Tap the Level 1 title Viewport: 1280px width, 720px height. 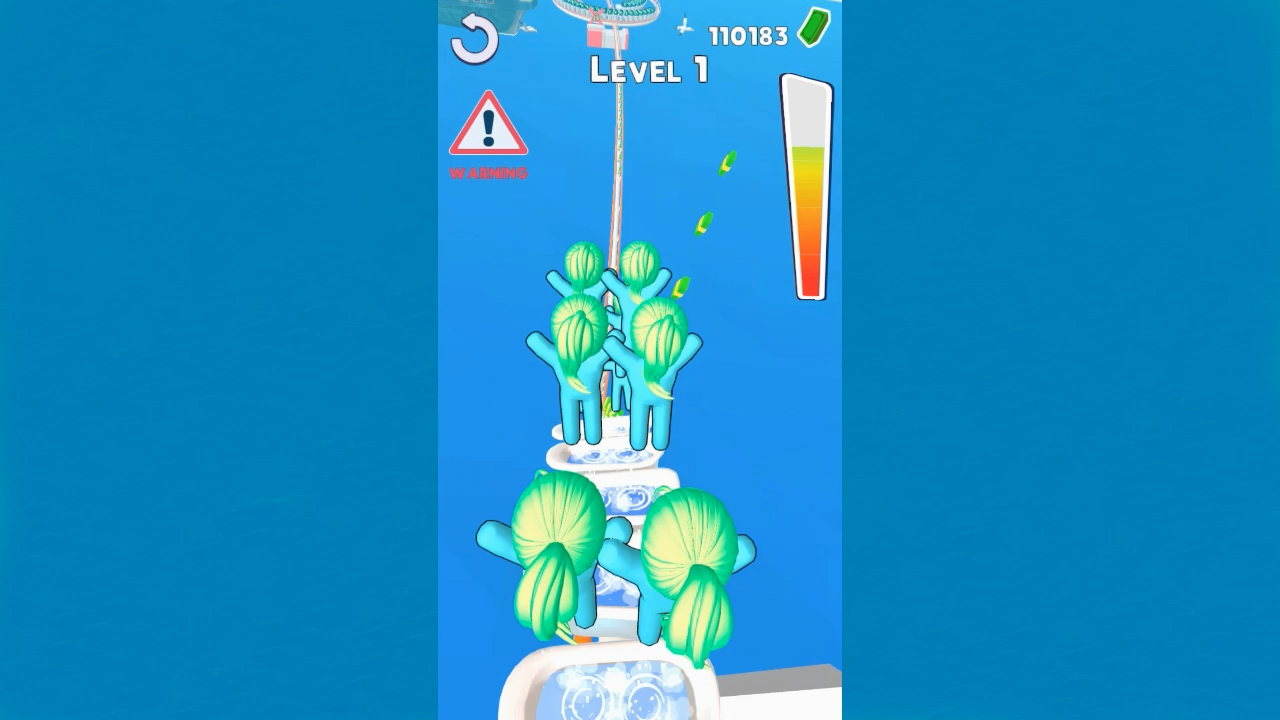[648, 70]
